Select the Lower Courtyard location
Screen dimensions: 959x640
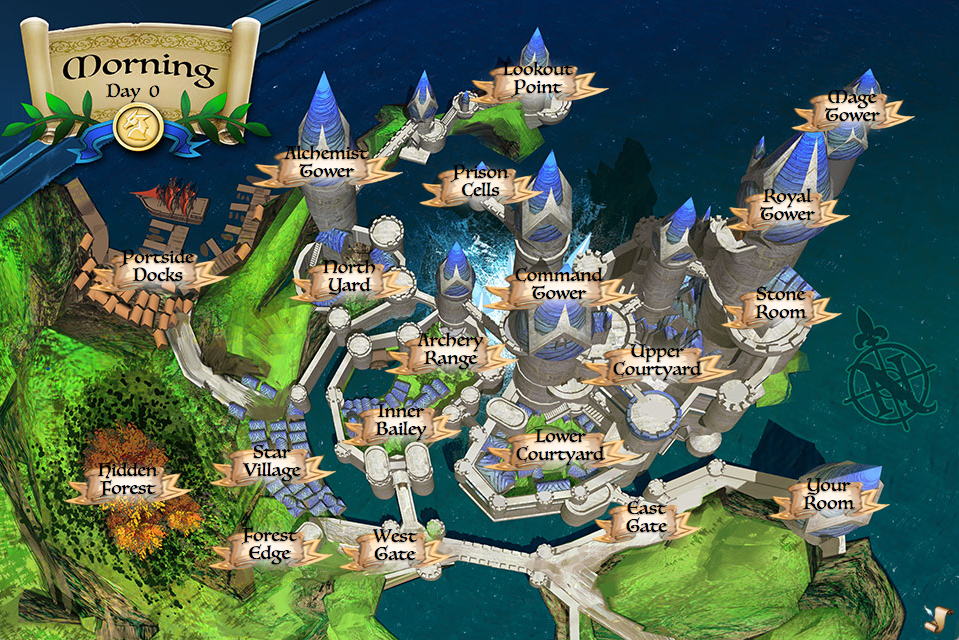(559, 447)
